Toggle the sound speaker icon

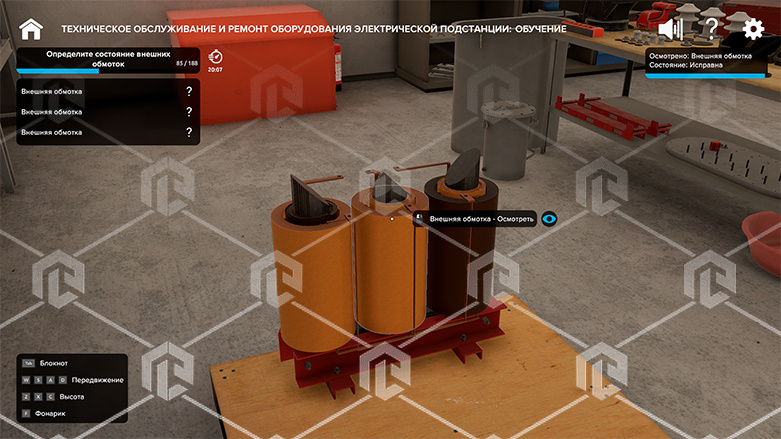670,28
